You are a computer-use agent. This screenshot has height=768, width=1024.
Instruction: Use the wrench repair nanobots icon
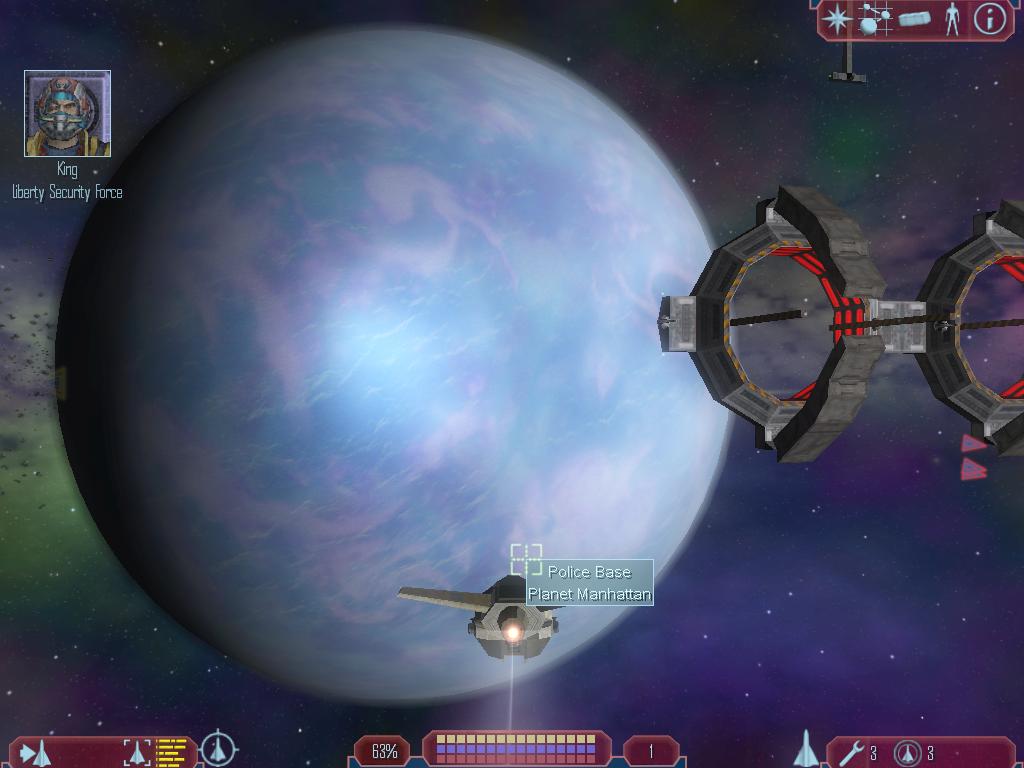click(851, 752)
